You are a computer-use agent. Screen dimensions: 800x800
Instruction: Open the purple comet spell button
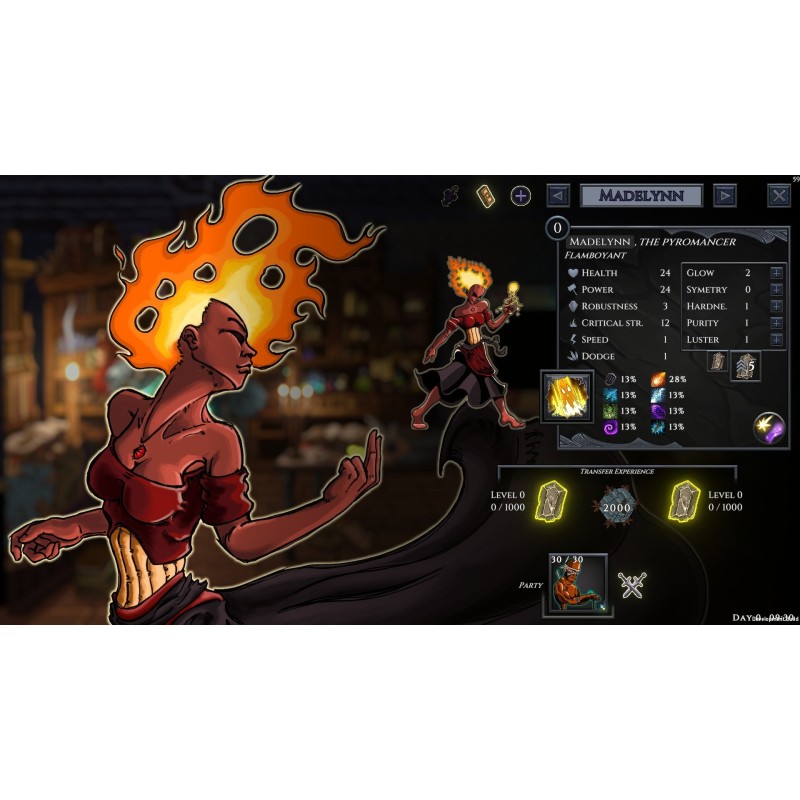pyautogui.click(x=769, y=428)
